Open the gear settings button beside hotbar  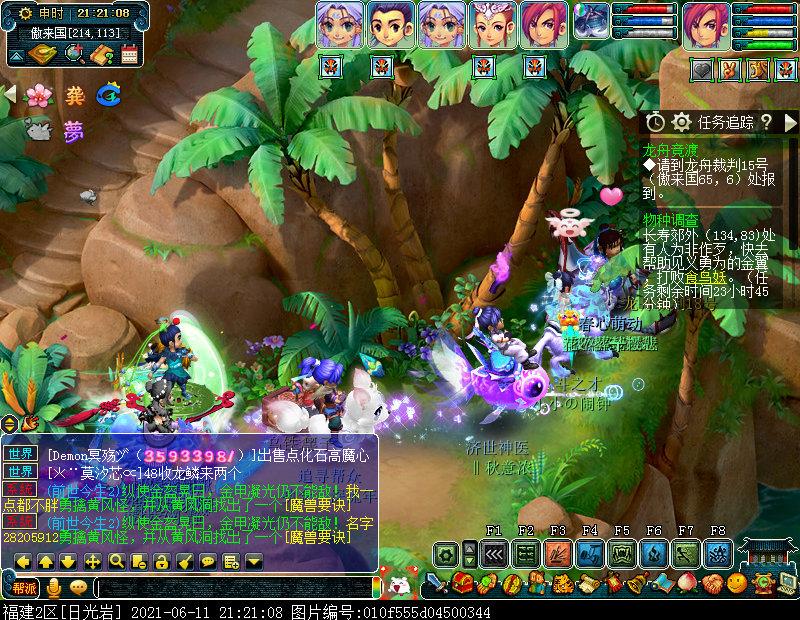446,552
